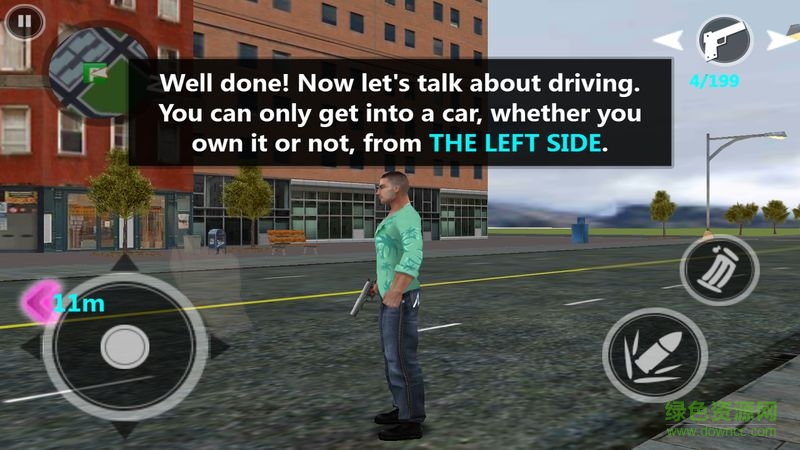Image resolution: width=800 pixels, height=450 pixels.
Task: Tap the pink objective distance marker
Action: [x=42, y=301]
